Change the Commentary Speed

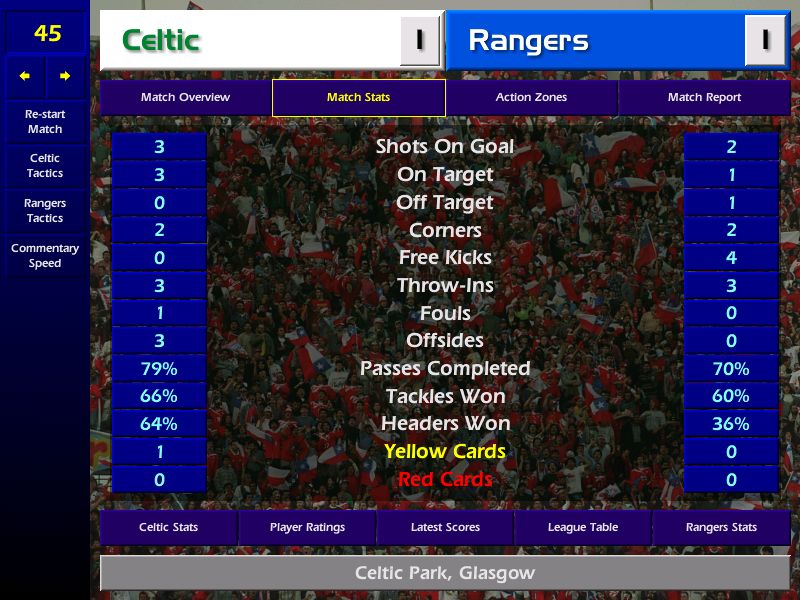click(45, 256)
